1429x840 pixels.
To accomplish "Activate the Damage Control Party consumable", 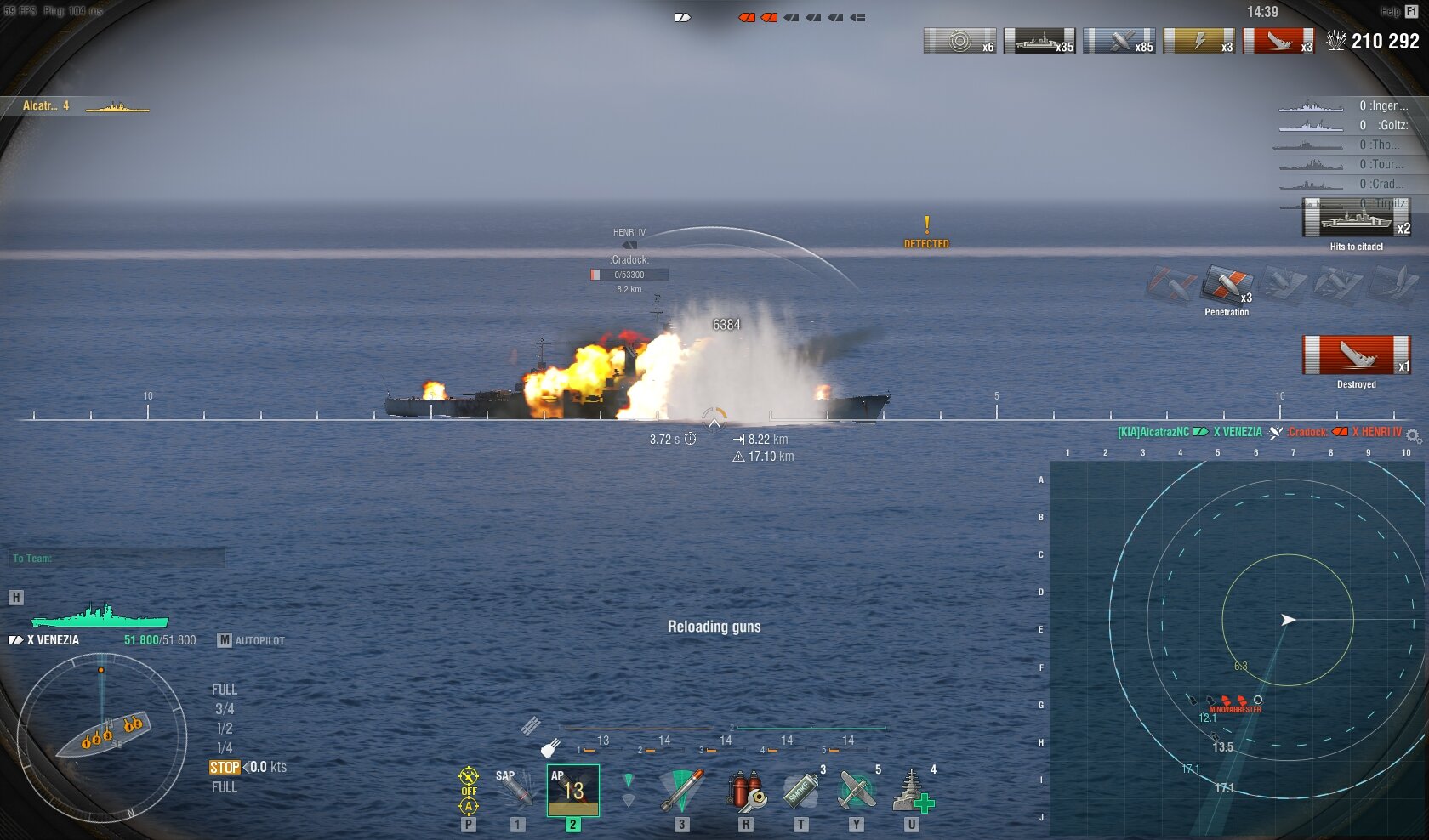I will [x=745, y=791].
